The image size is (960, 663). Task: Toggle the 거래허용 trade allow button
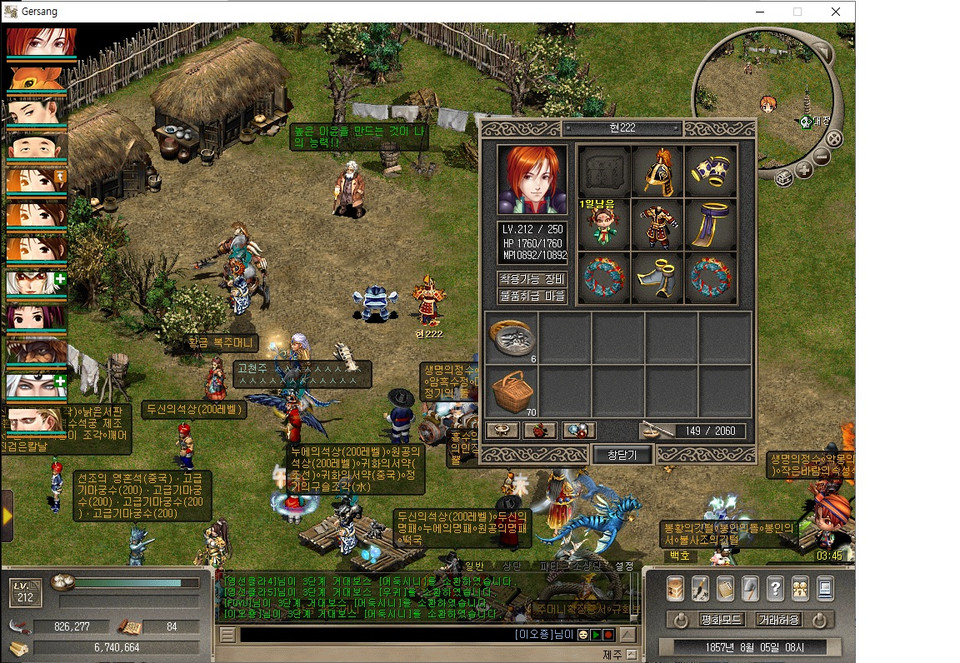click(x=778, y=620)
